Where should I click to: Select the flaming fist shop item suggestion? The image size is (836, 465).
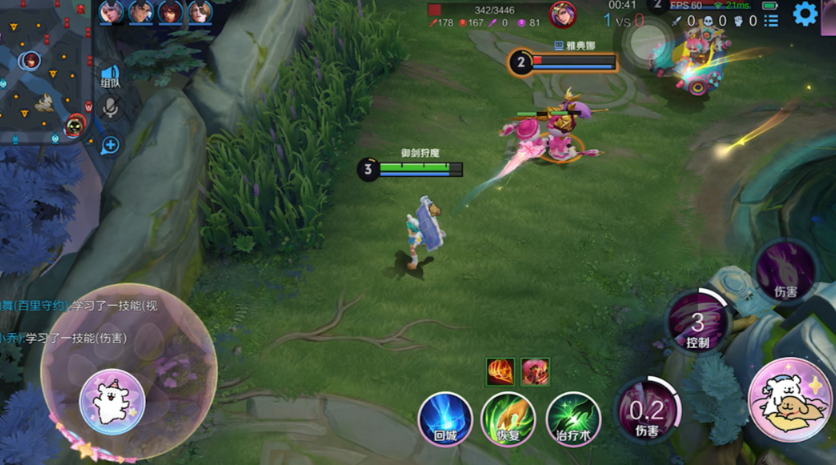(500, 372)
